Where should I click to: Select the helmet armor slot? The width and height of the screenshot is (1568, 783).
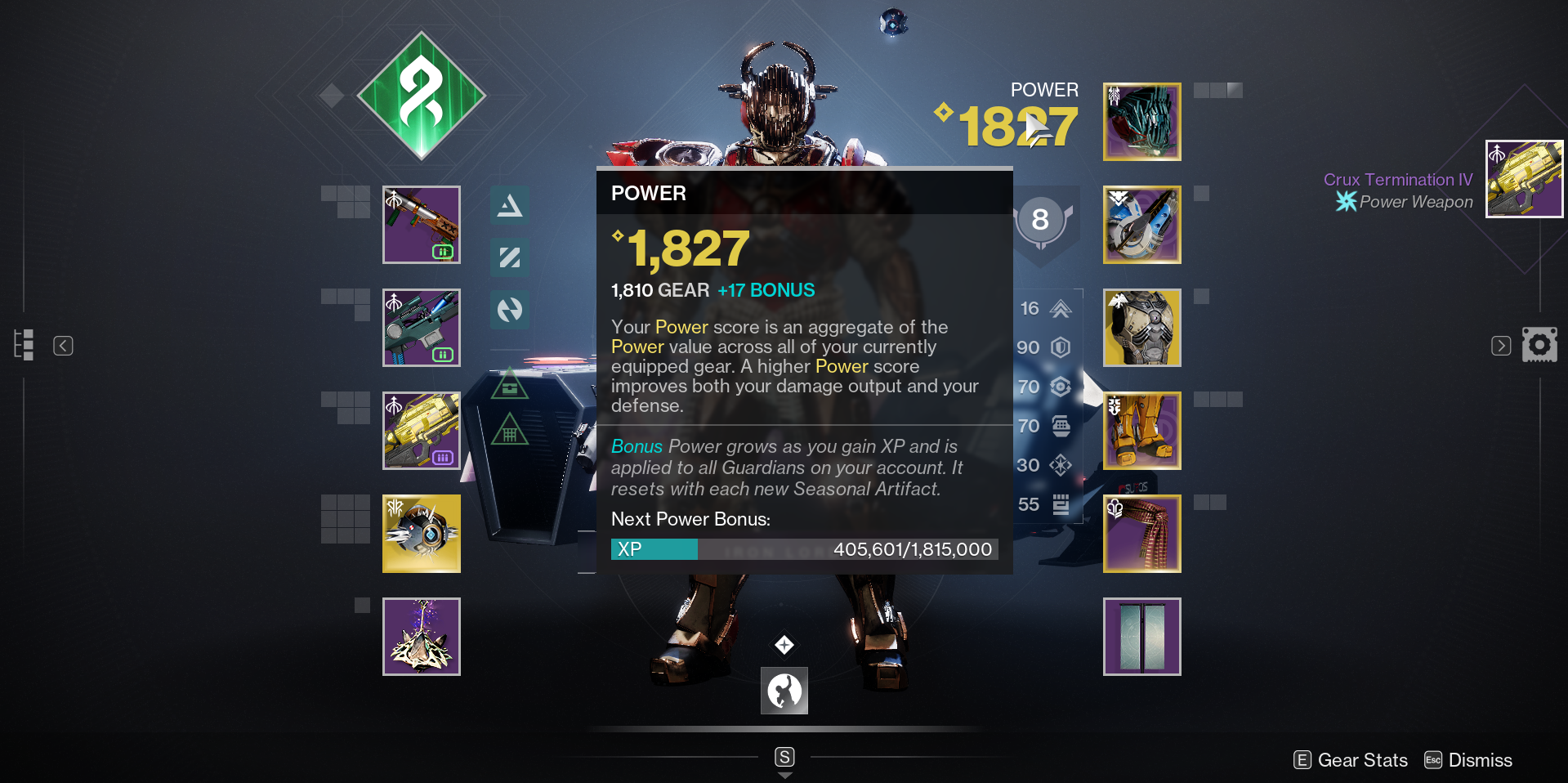click(1141, 122)
